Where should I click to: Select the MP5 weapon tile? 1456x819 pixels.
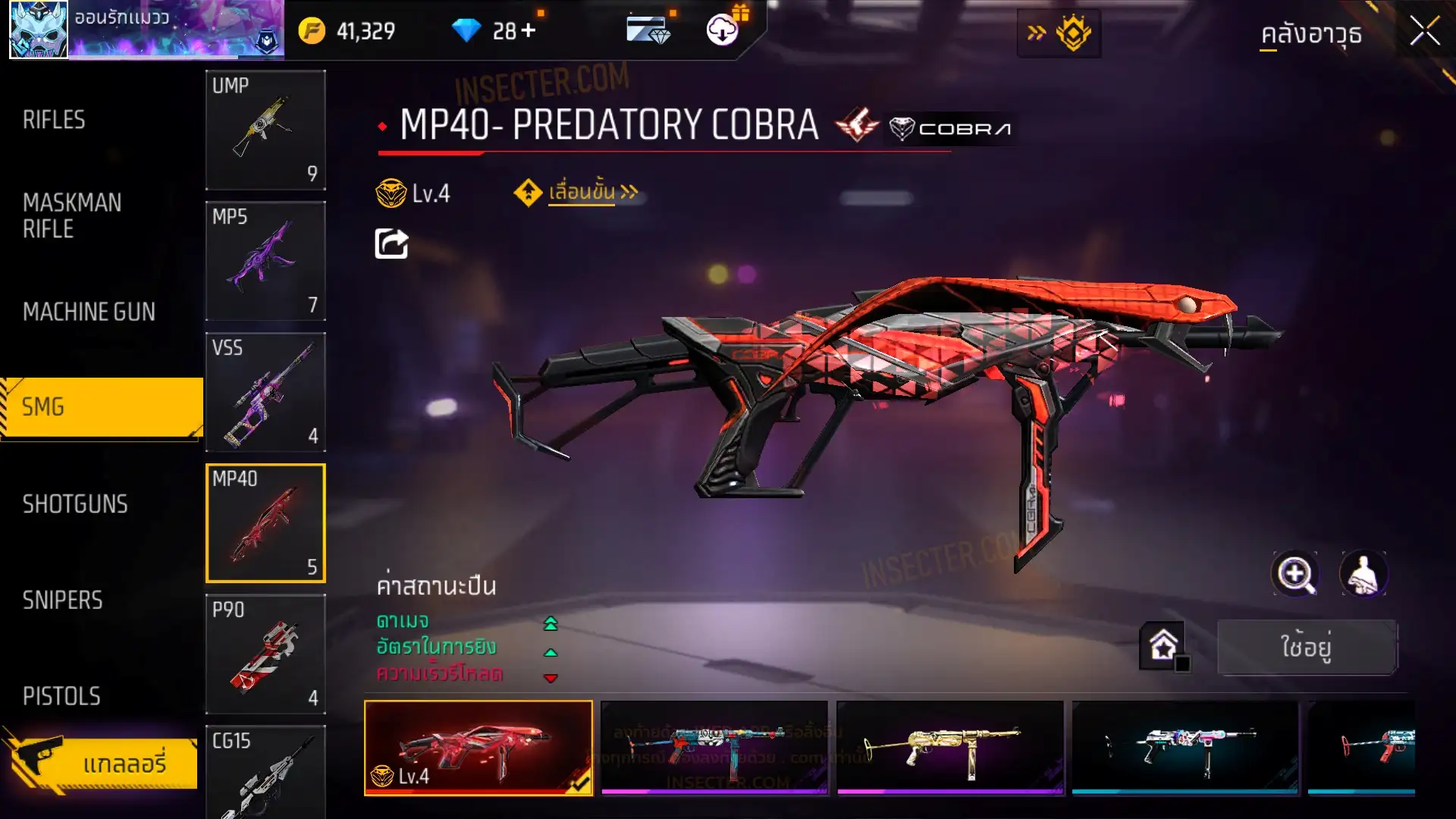(265, 261)
